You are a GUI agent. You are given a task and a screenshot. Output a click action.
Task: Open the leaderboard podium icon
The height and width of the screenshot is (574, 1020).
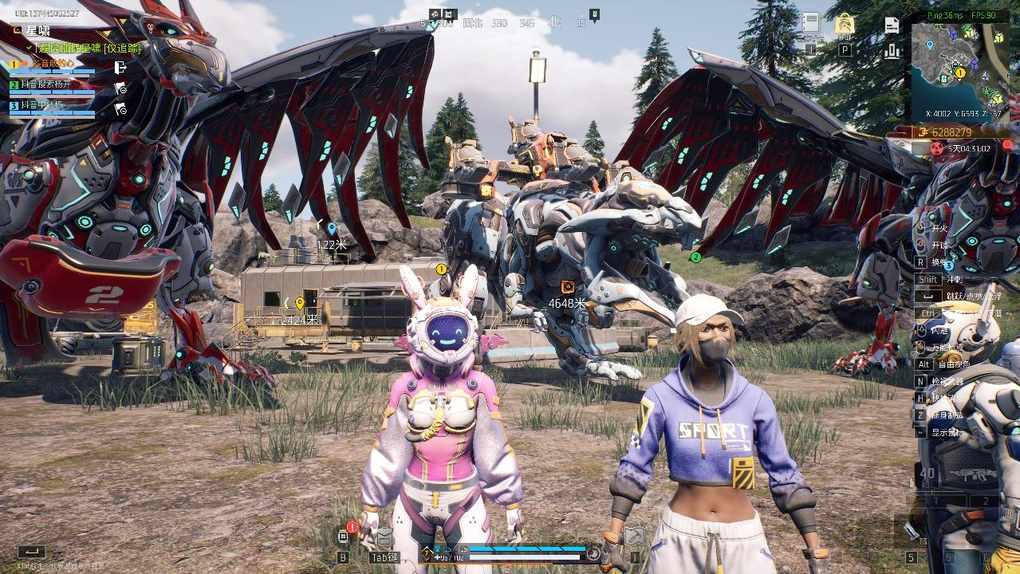[892, 49]
